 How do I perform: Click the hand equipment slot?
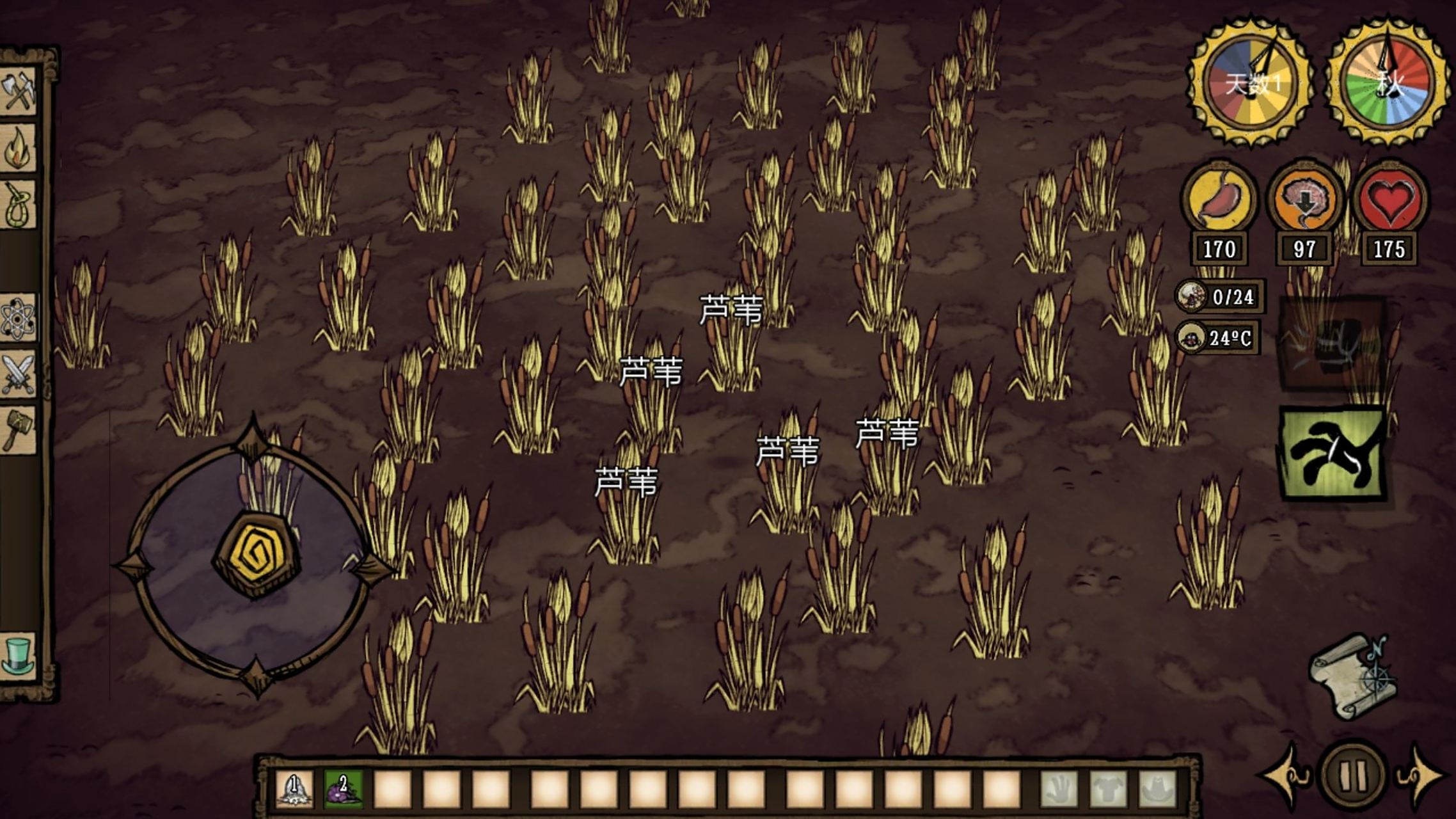point(1059,789)
